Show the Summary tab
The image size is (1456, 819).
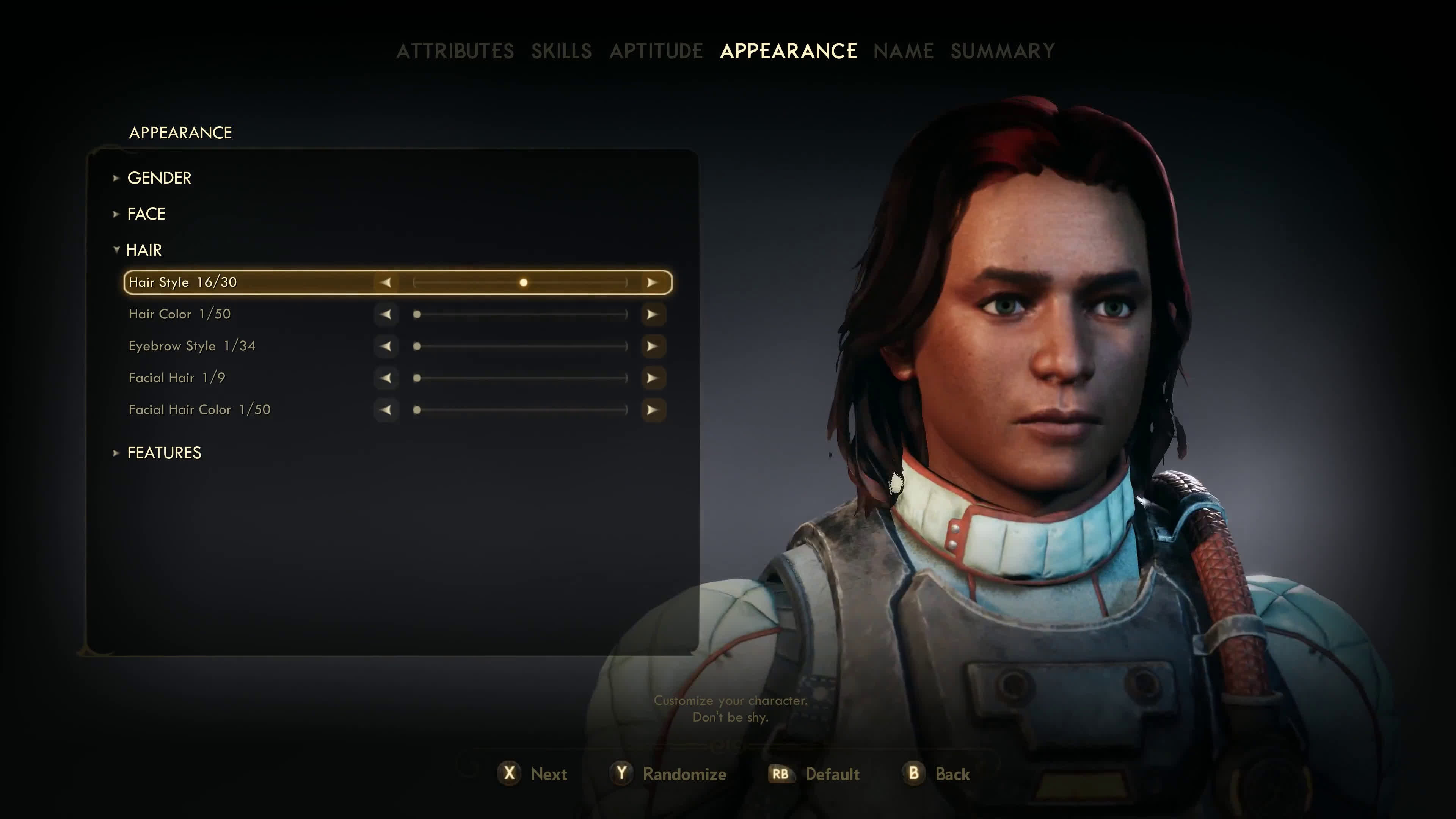(1002, 52)
